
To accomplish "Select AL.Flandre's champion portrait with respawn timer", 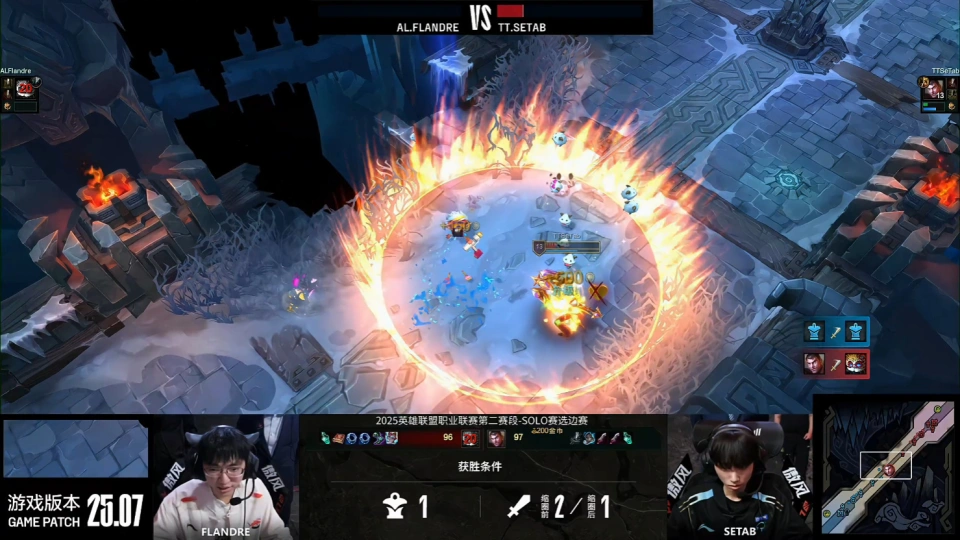I will (x=24, y=89).
